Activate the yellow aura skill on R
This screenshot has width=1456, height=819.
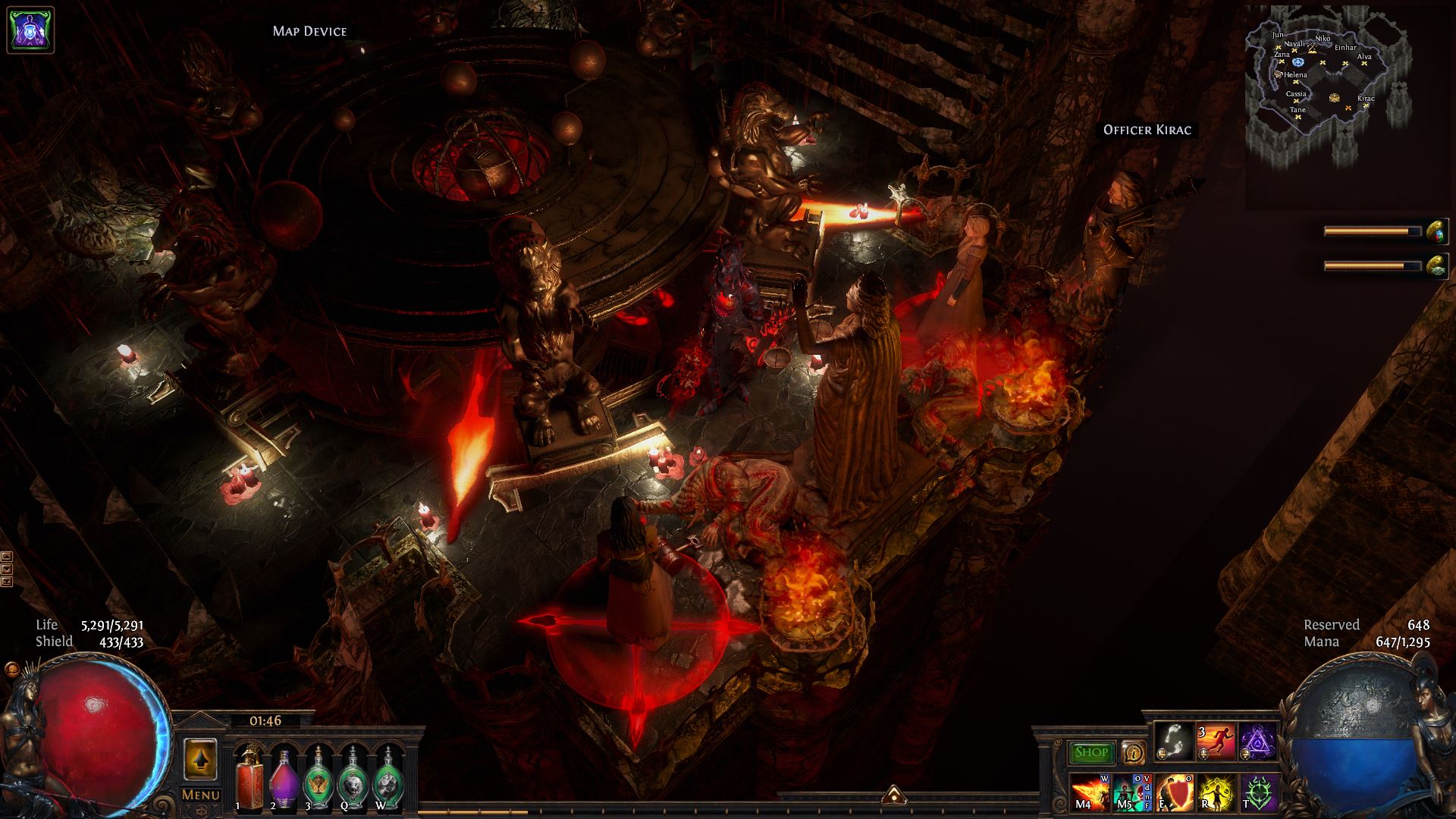[x=1215, y=792]
